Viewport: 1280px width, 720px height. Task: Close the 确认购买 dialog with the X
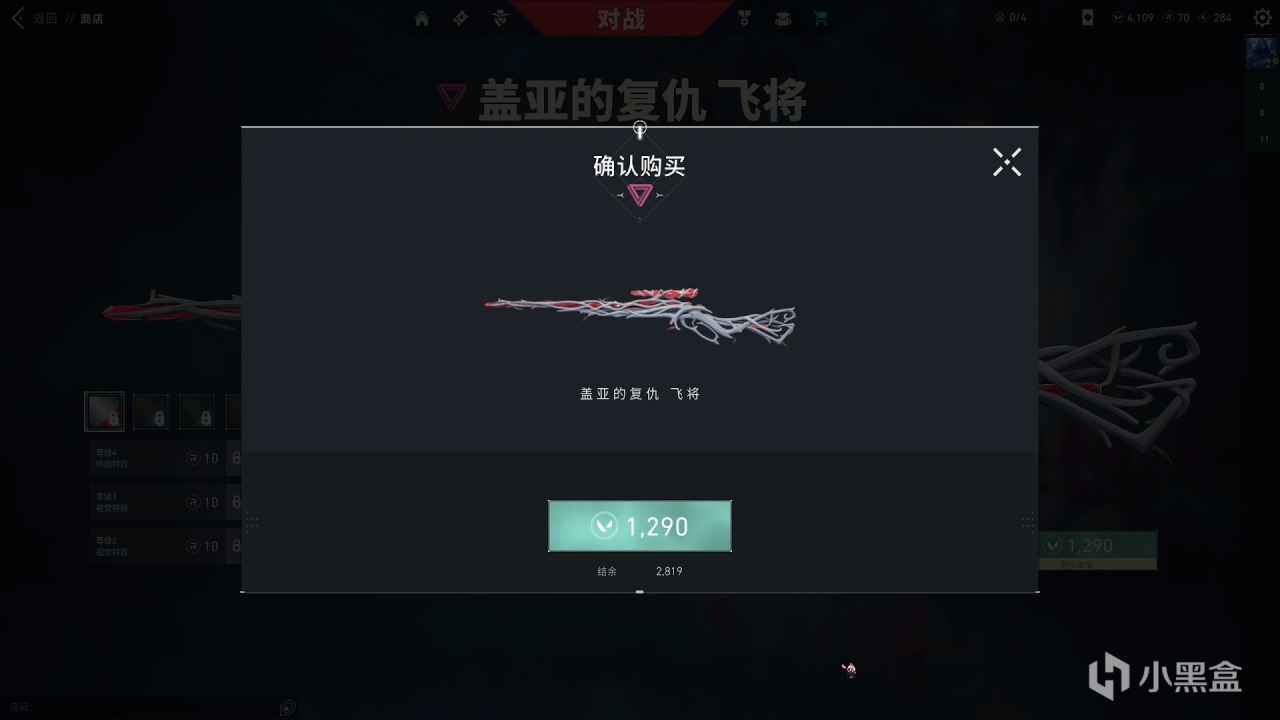[1007, 161]
